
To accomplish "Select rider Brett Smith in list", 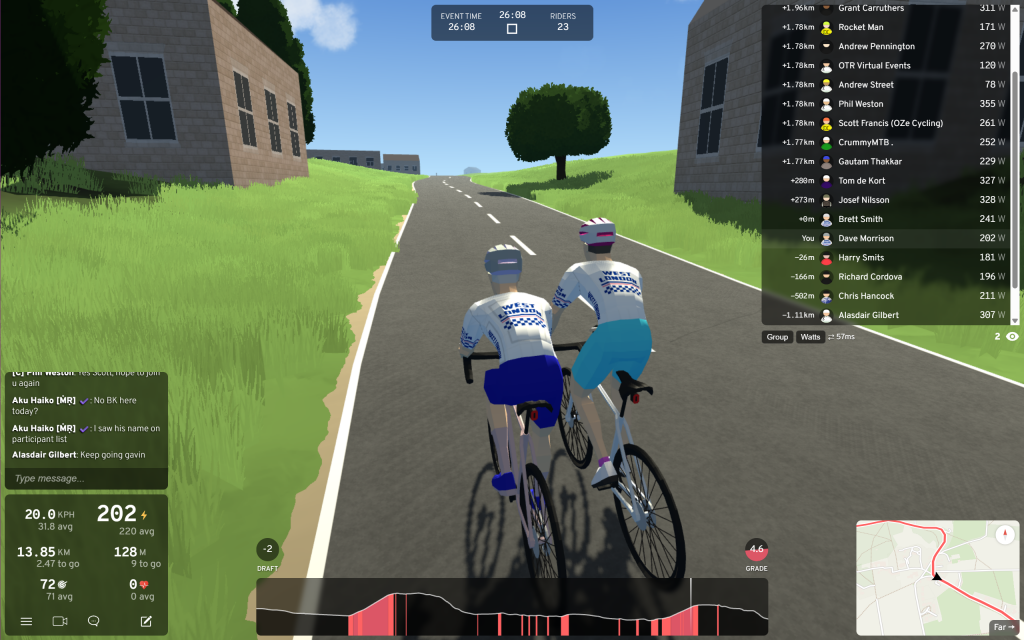I will (x=860, y=219).
